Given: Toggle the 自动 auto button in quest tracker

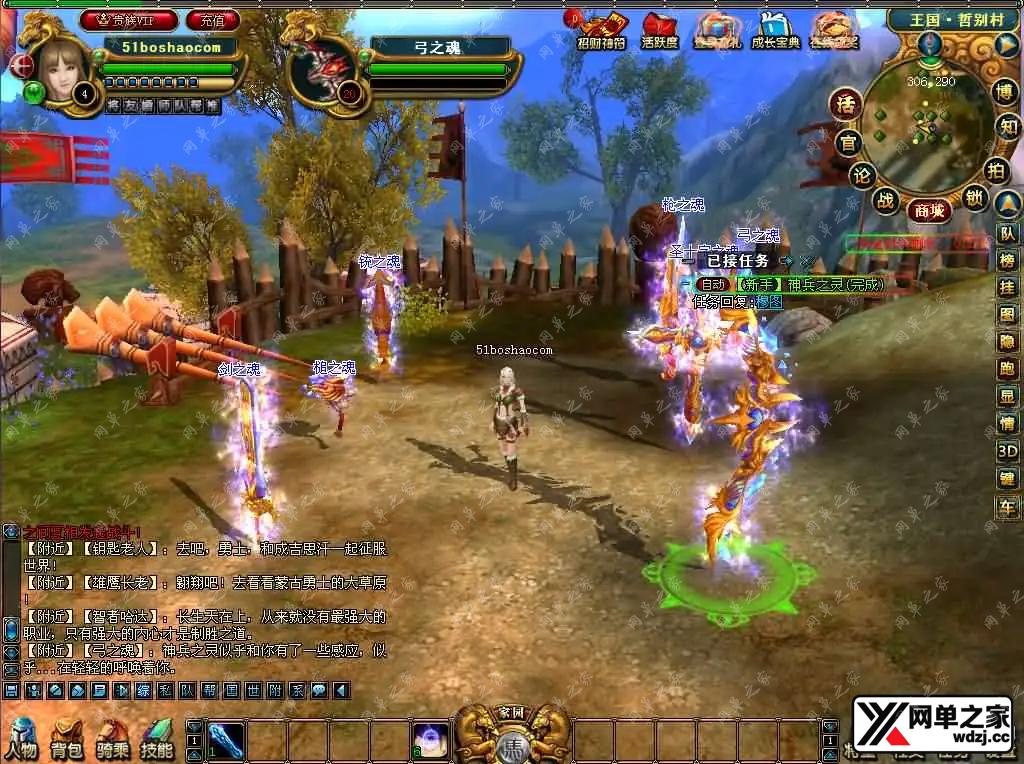Looking at the screenshot, I should [x=714, y=285].
